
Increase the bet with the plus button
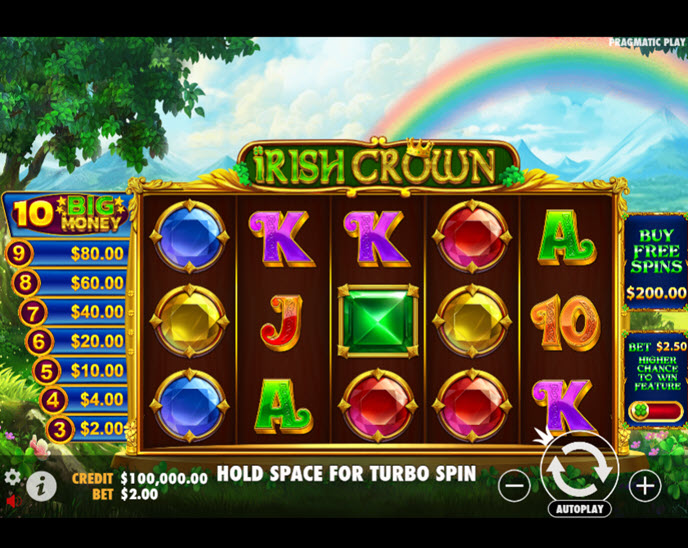point(645,486)
